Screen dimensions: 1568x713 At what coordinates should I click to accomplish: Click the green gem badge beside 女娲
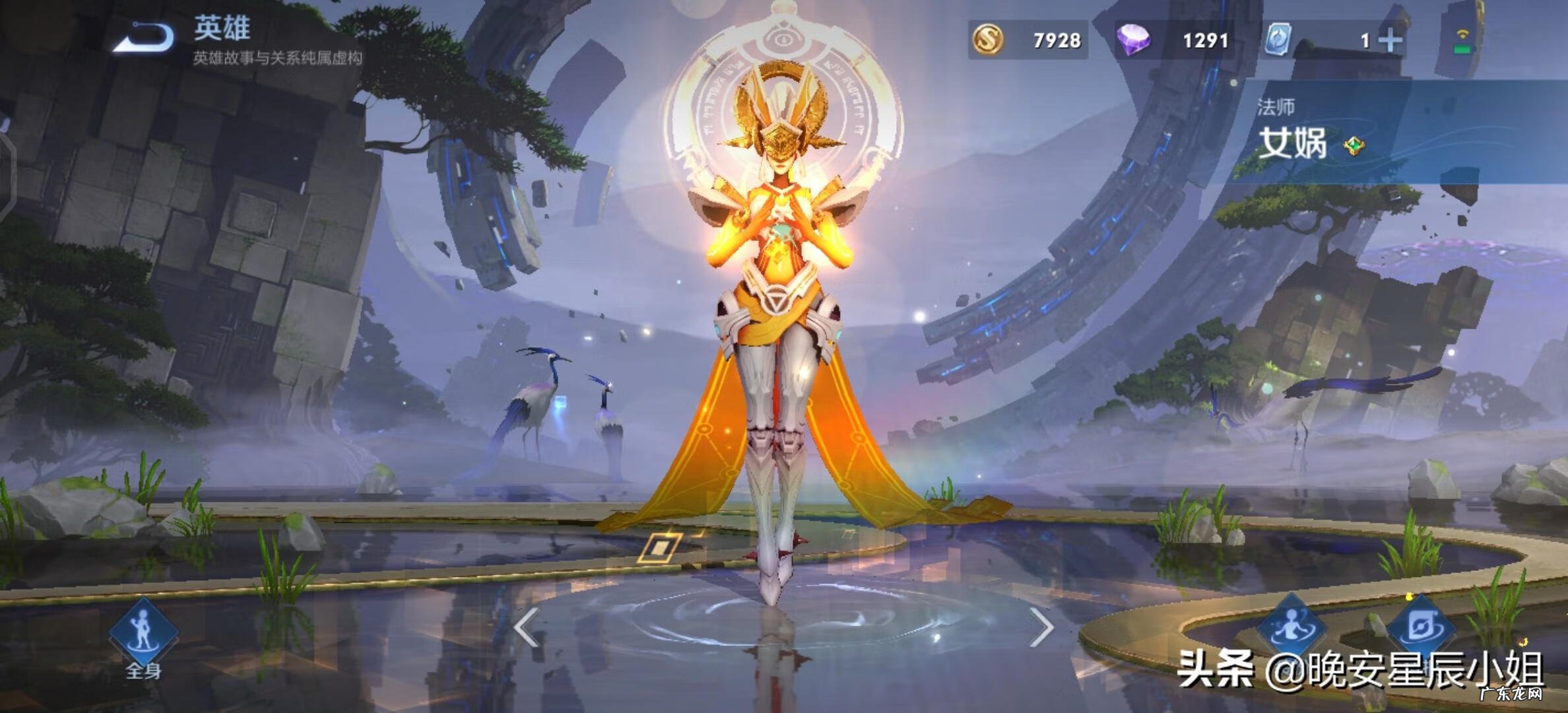tap(1354, 145)
